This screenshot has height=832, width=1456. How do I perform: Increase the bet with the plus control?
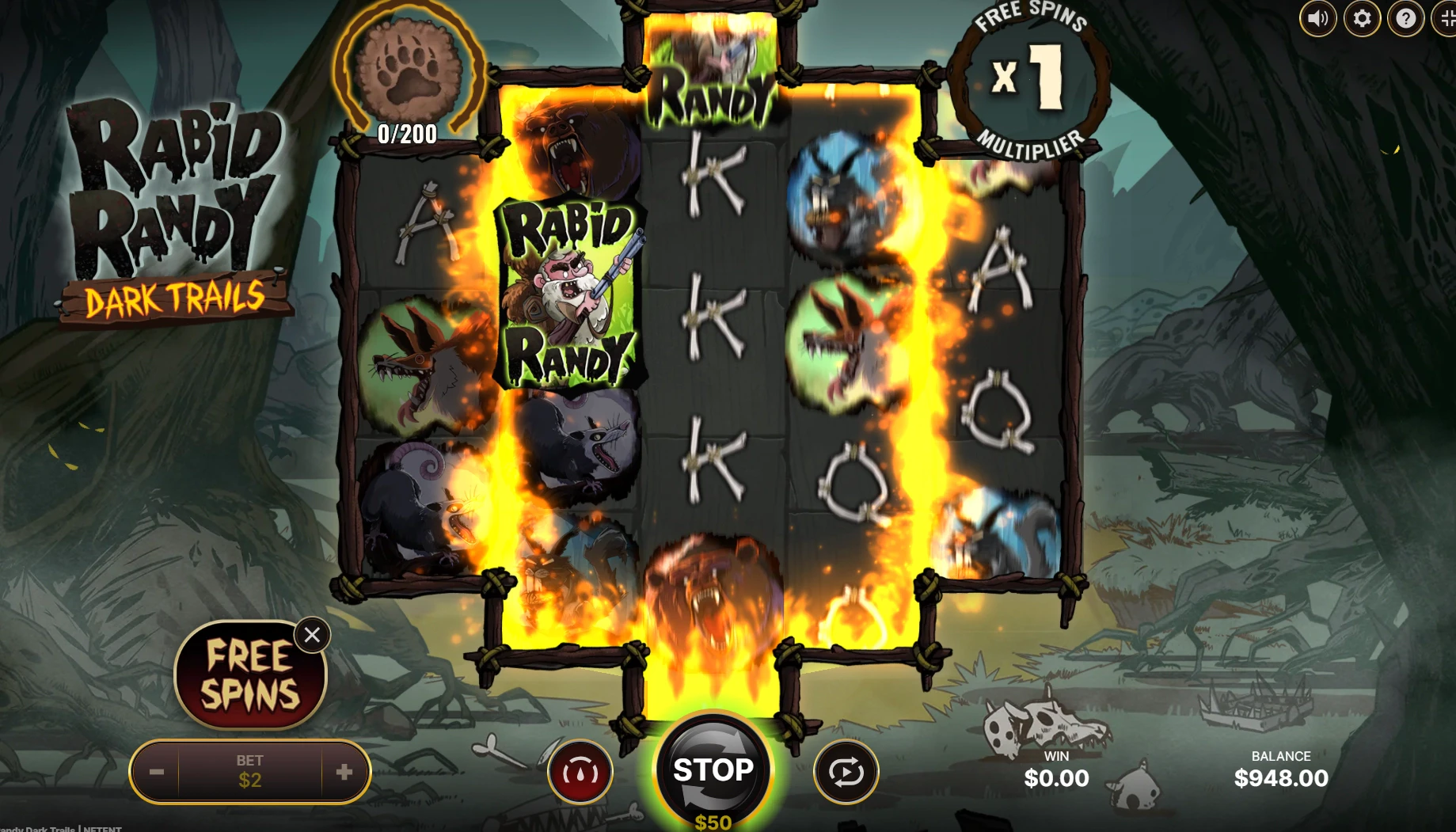pyautogui.click(x=346, y=771)
